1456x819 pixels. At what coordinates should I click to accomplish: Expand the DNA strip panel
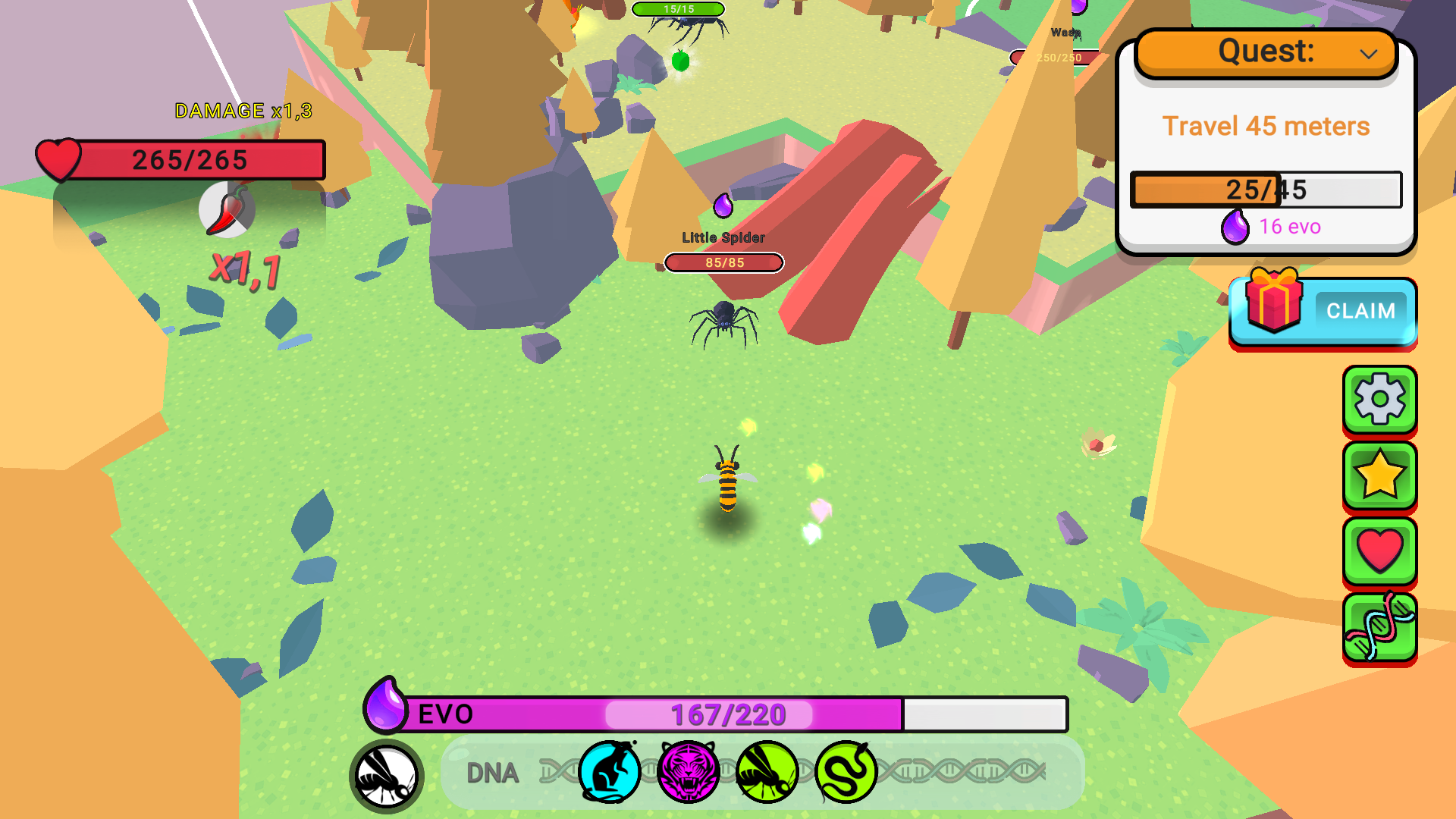click(x=491, y=772)
